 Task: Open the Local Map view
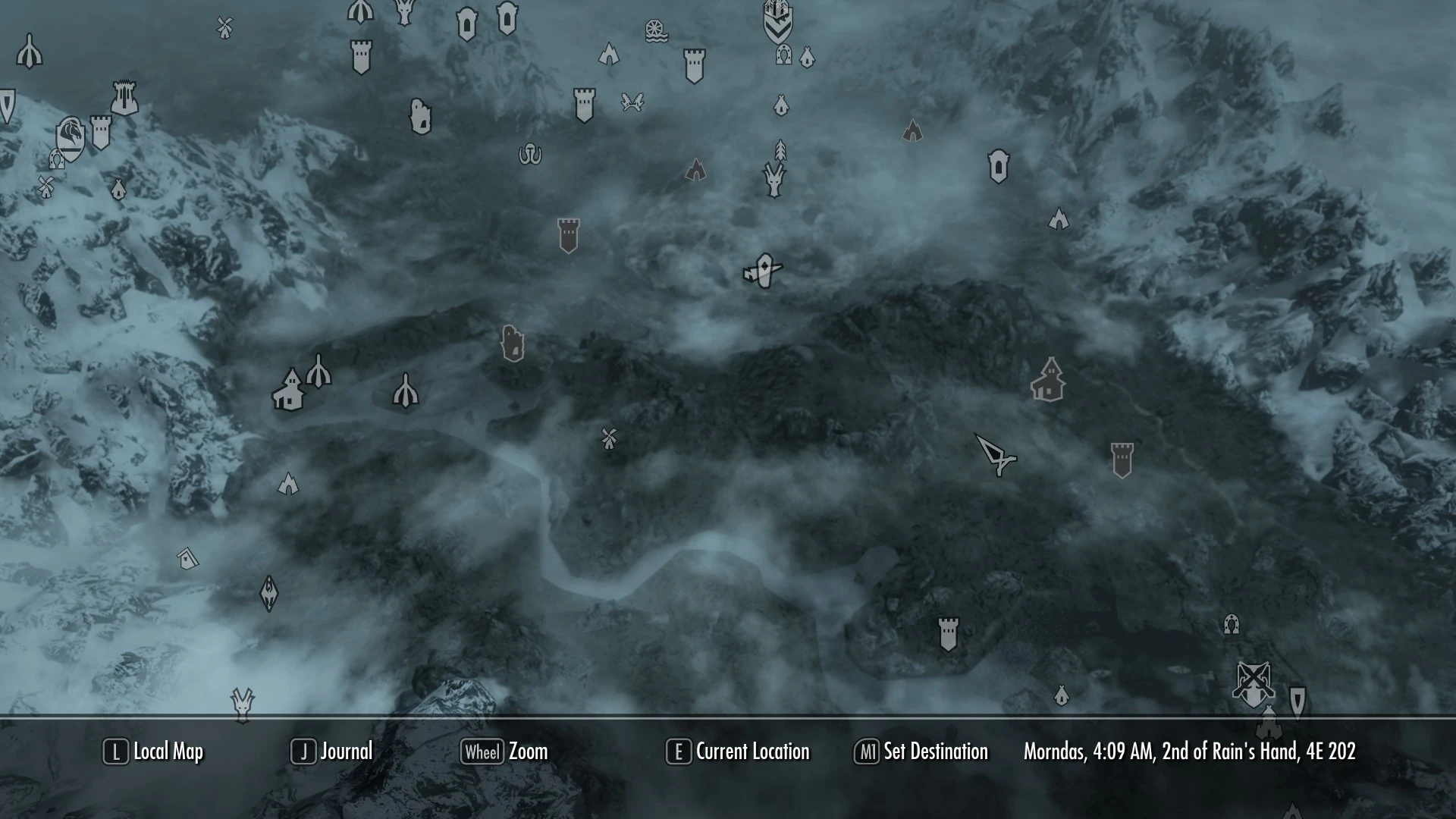[x=152, y=752]
